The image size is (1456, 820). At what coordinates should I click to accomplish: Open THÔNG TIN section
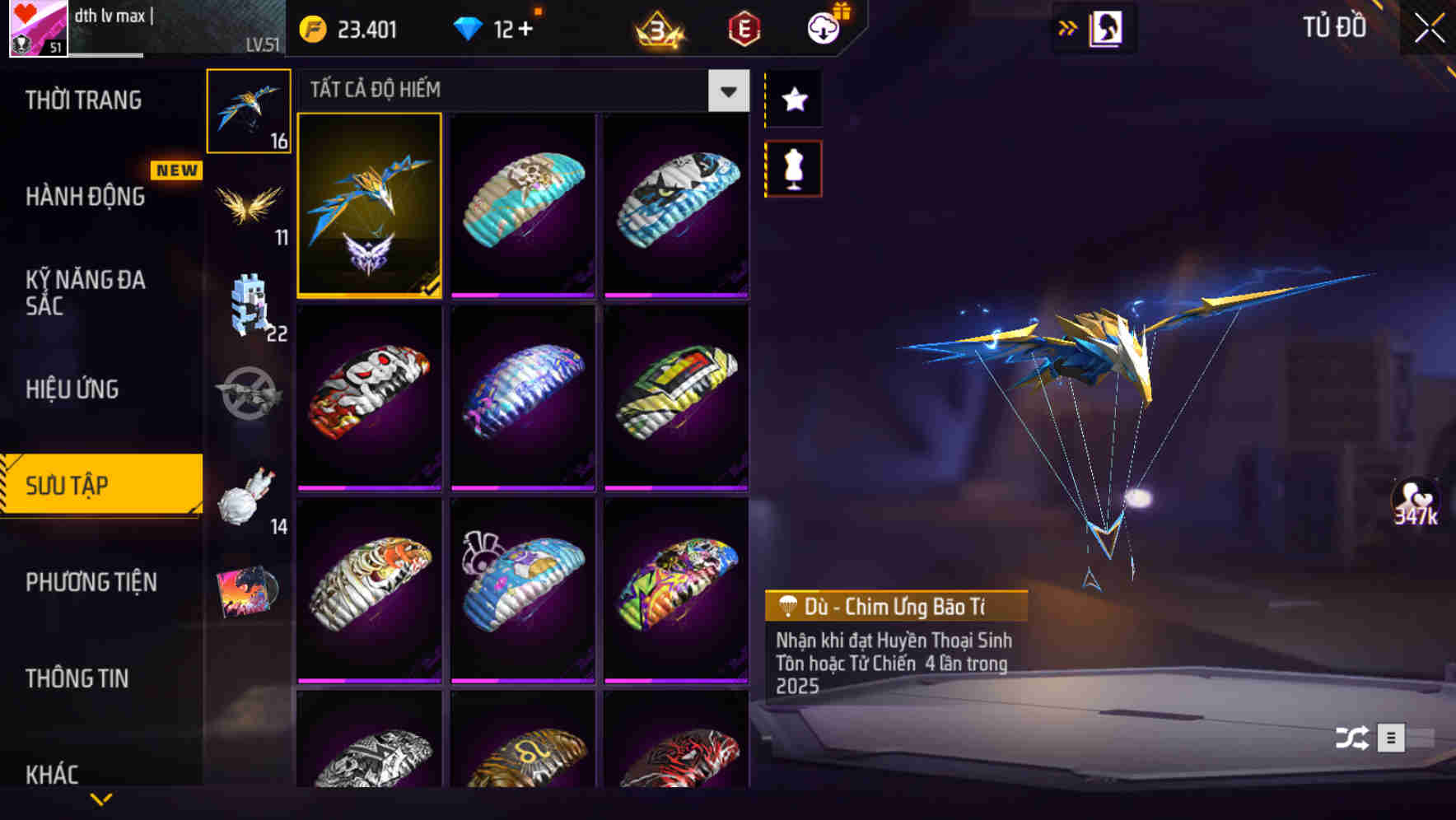tap(78, 678)
